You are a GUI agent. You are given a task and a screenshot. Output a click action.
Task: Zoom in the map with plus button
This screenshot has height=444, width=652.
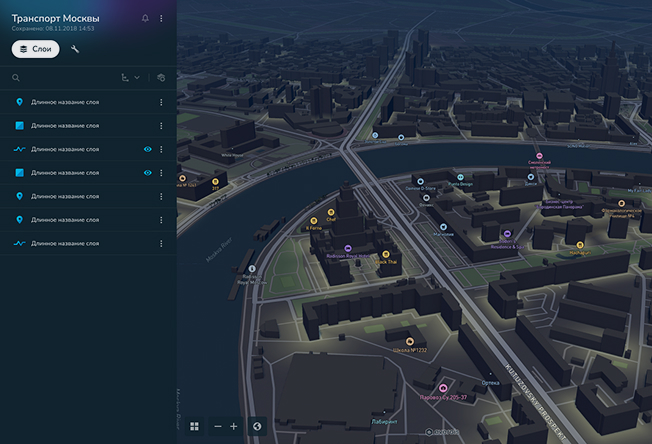[234, 426]
